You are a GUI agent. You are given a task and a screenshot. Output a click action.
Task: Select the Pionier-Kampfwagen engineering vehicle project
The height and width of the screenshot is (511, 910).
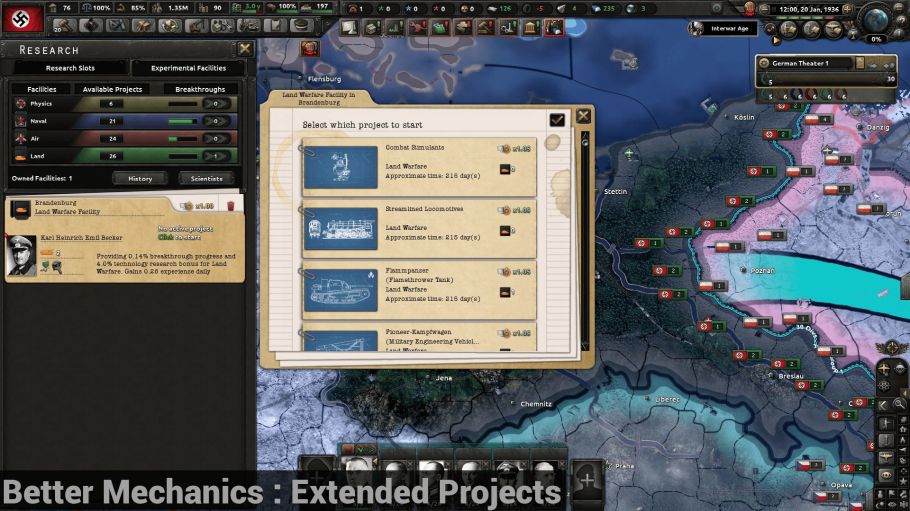click(x=418, y=338)
